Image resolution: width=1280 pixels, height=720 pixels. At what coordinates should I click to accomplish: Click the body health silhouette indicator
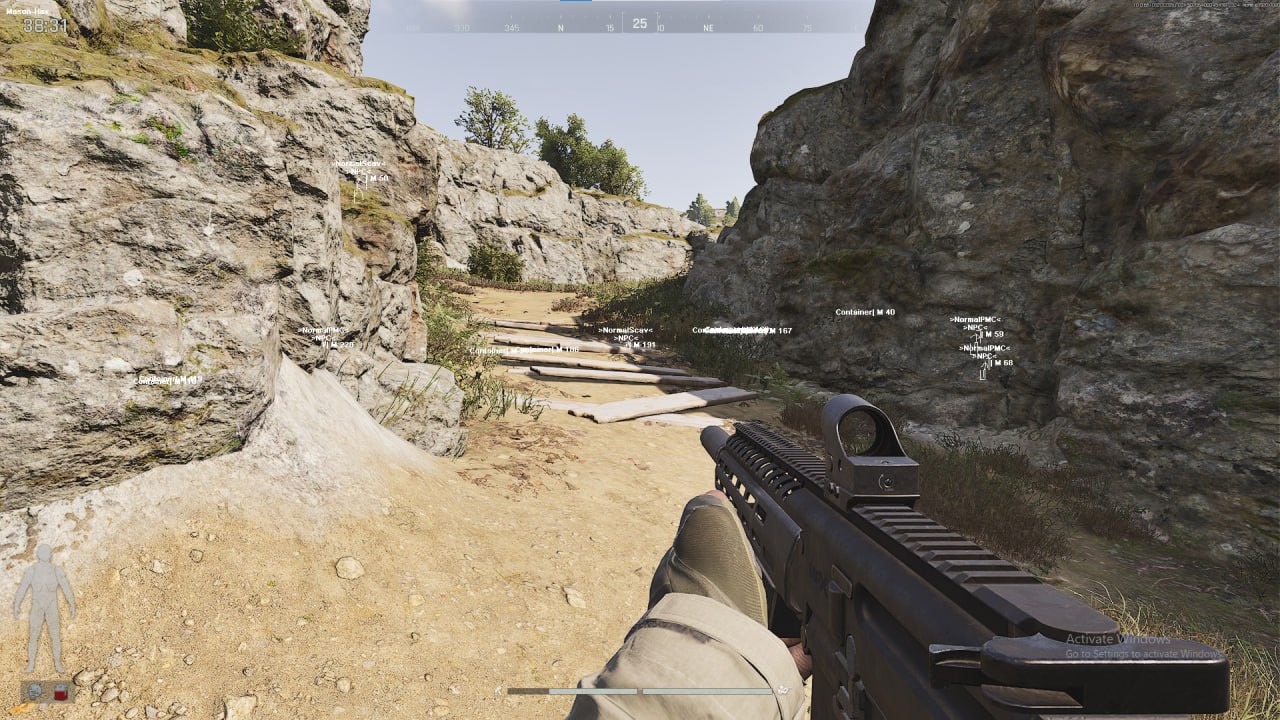click(x=44, y=608)
